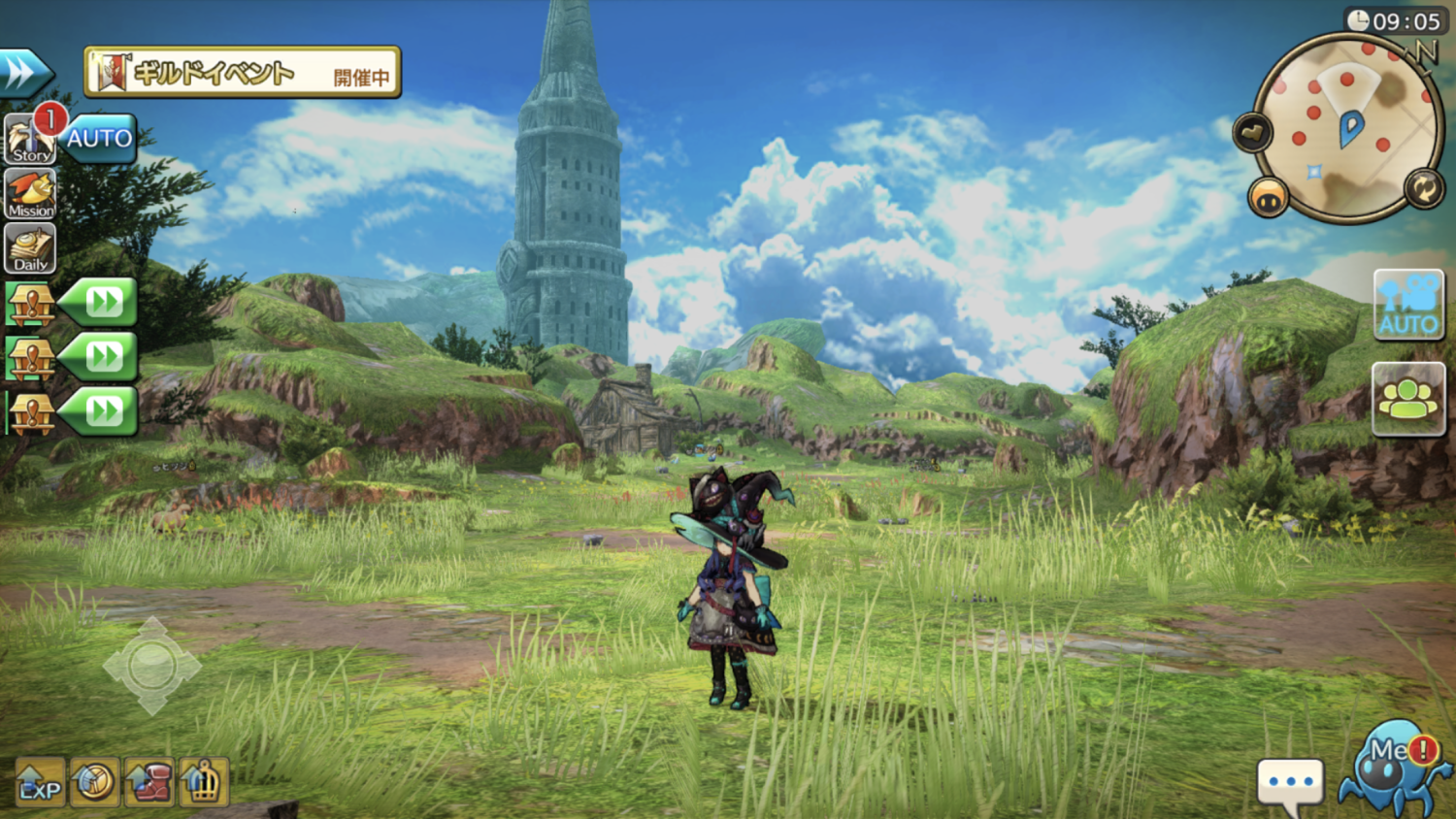The height and width of the screenshot is (819, 1456).
Task: Click the minimap's rotate arrows button
Action: click(1424, 188)
